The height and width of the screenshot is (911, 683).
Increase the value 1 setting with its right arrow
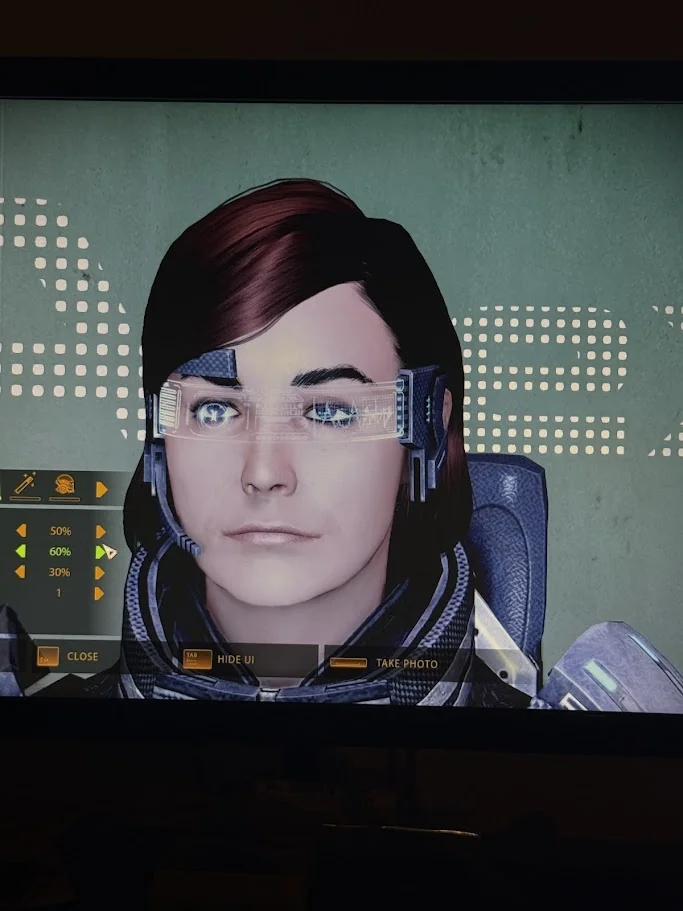[x=99, y=593]
